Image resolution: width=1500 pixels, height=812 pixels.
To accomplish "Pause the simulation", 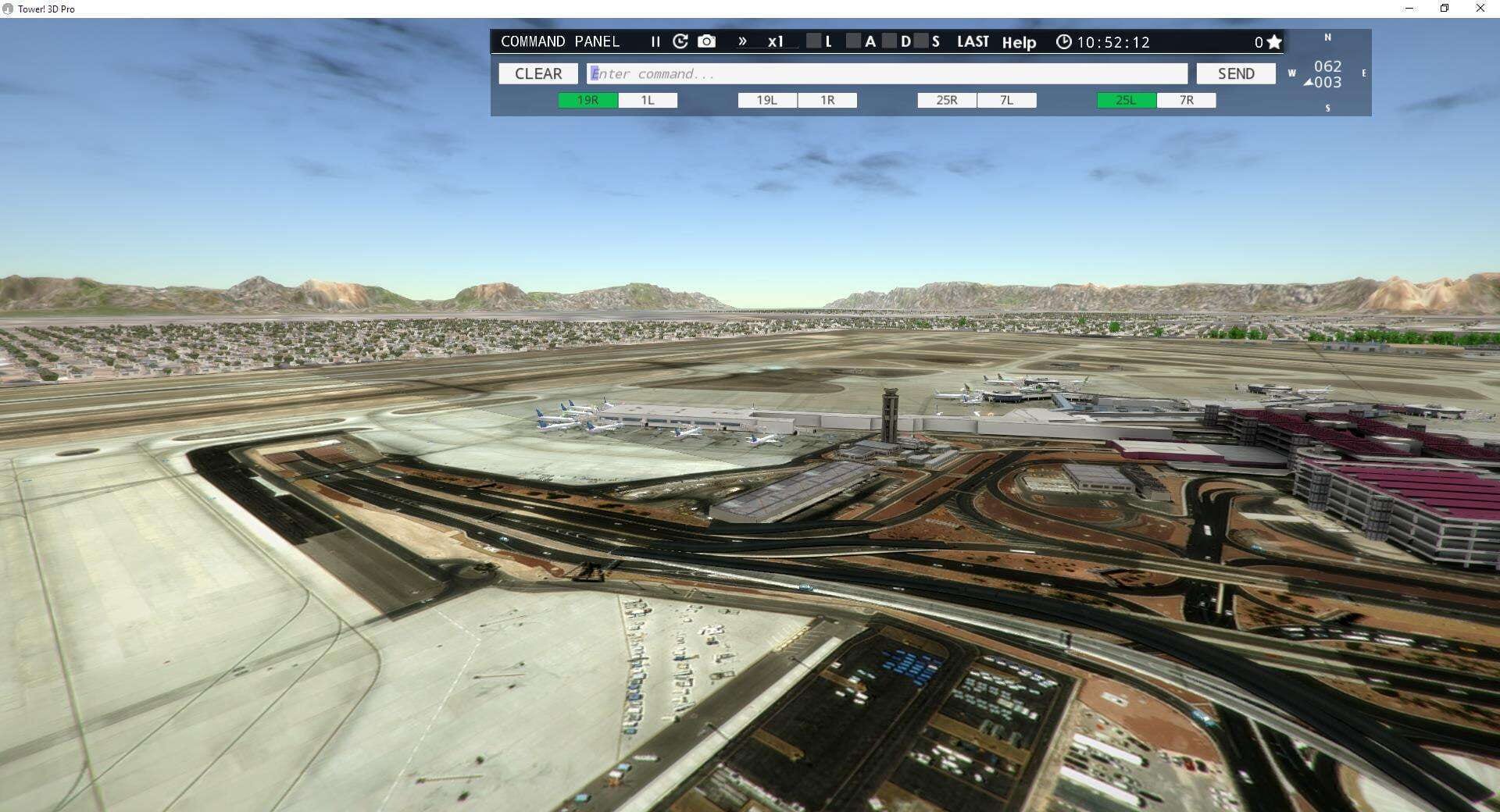I will click(655, 42).
